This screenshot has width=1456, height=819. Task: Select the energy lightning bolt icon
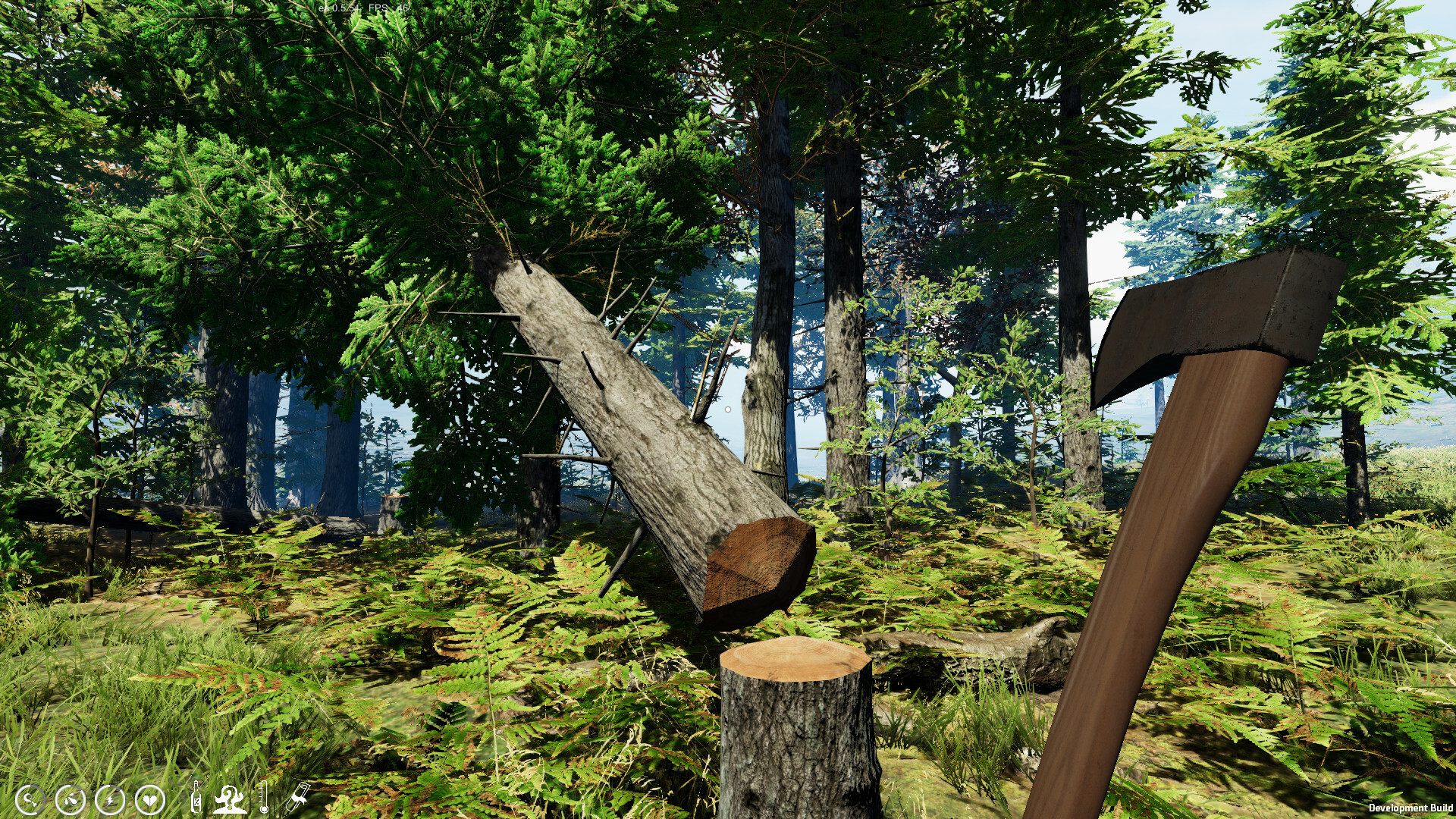tap(110, 799)
